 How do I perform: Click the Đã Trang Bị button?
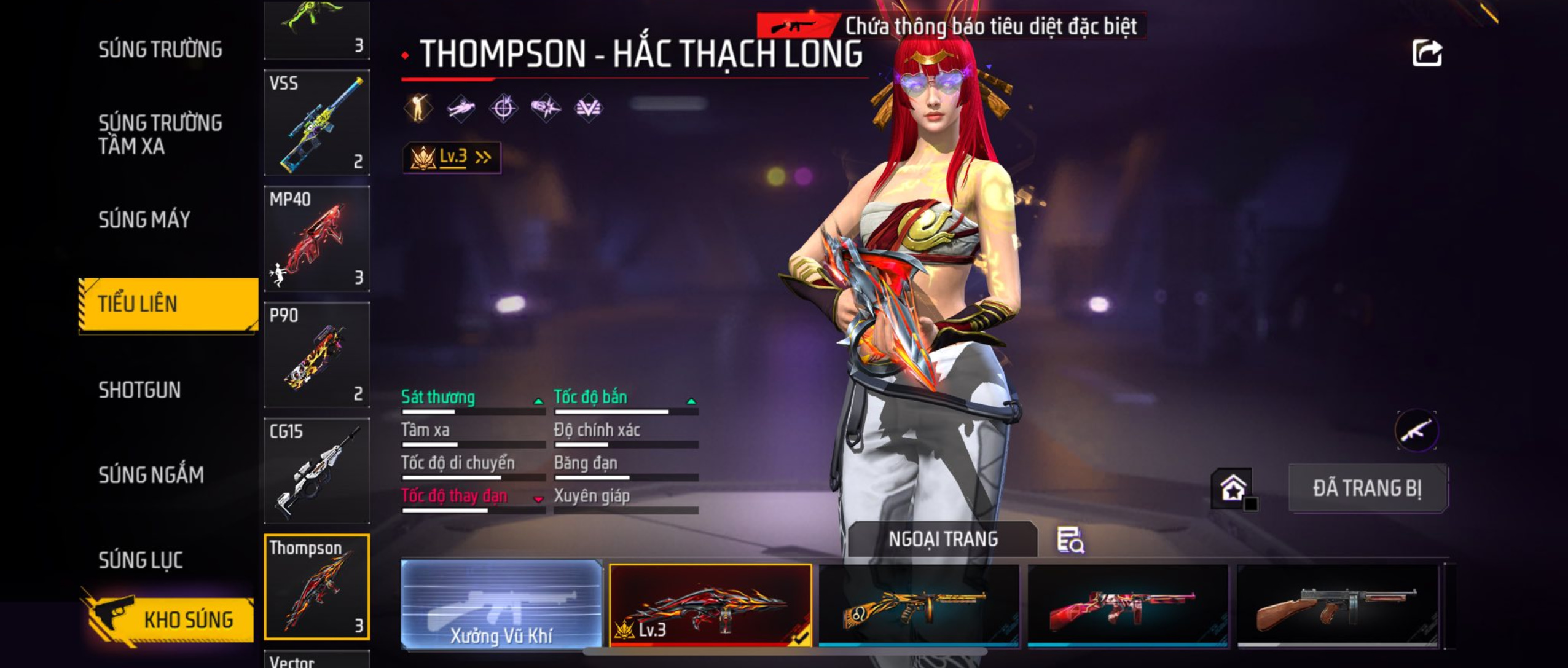tap(1368, 489)
